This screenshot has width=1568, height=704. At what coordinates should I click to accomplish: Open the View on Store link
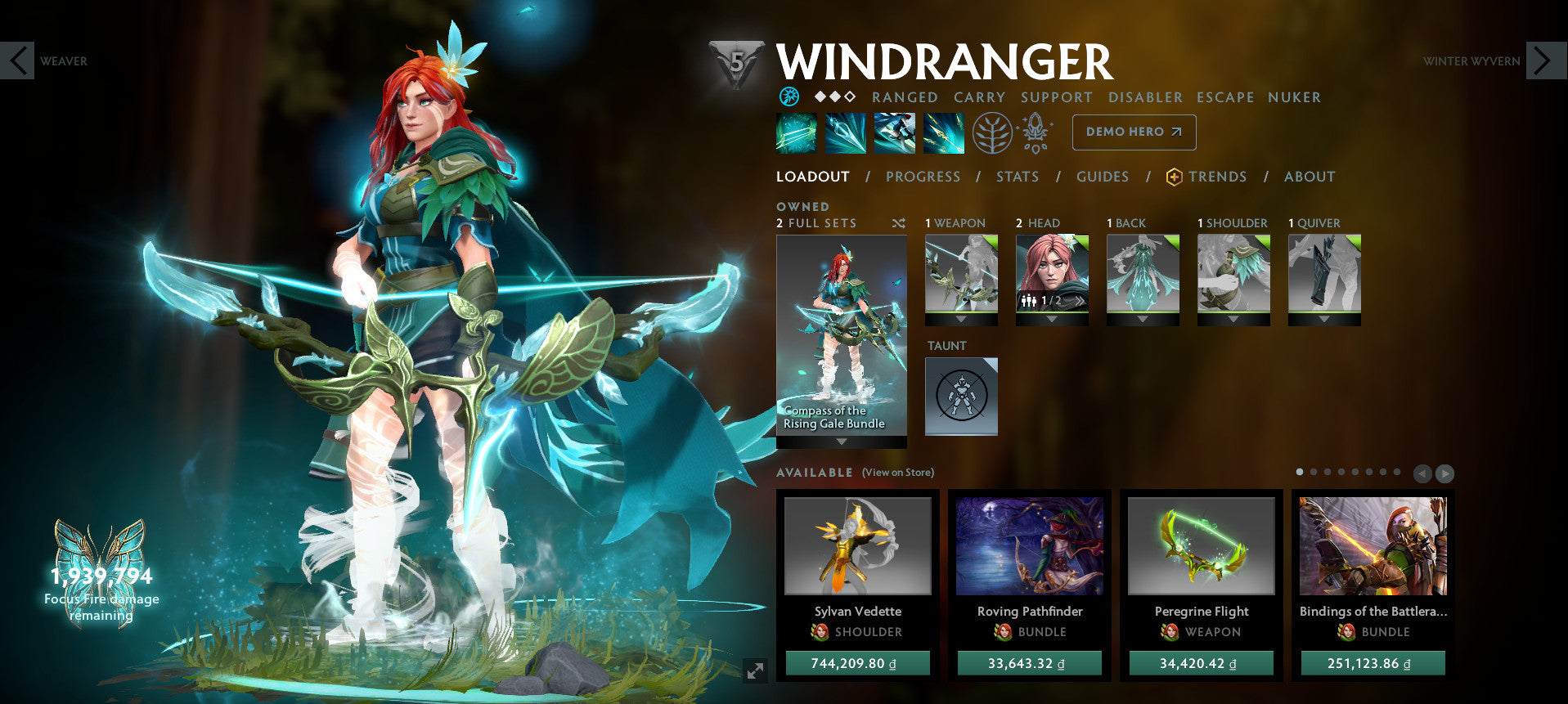(896, 473)
